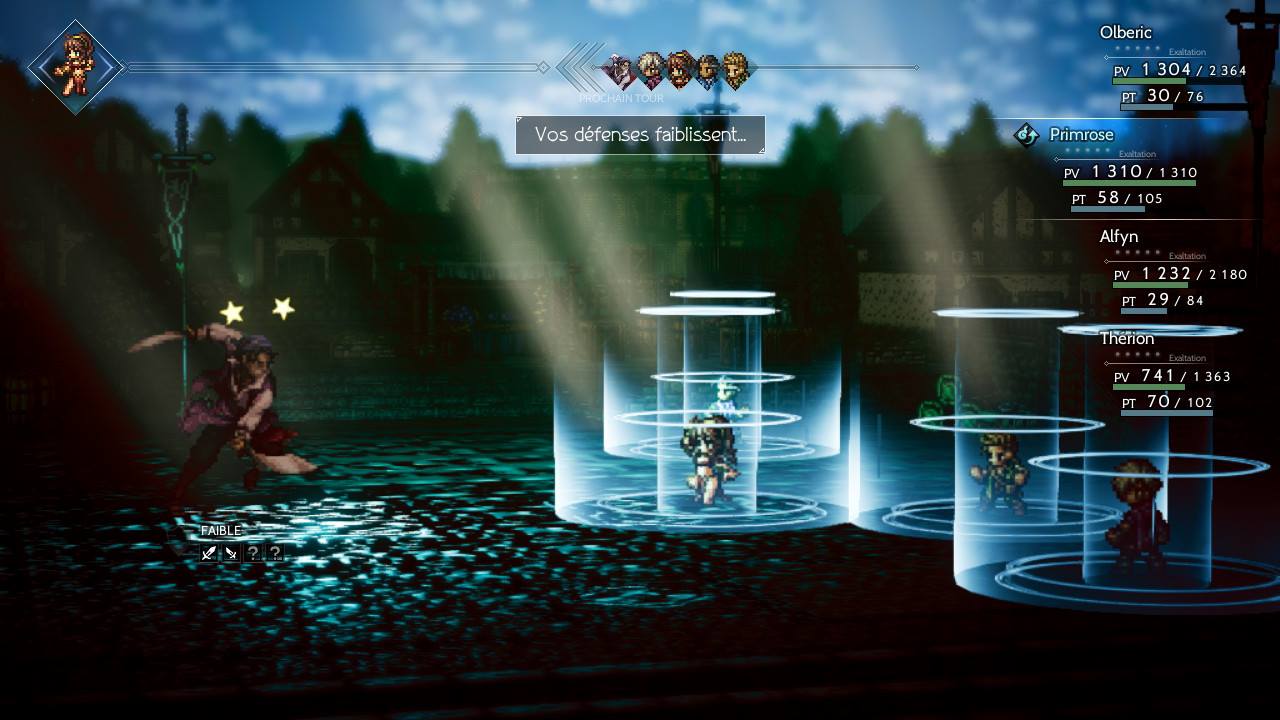Pick dark-haired Olberic's turn order portrait
1280x720 pixels.
point(708,70)
